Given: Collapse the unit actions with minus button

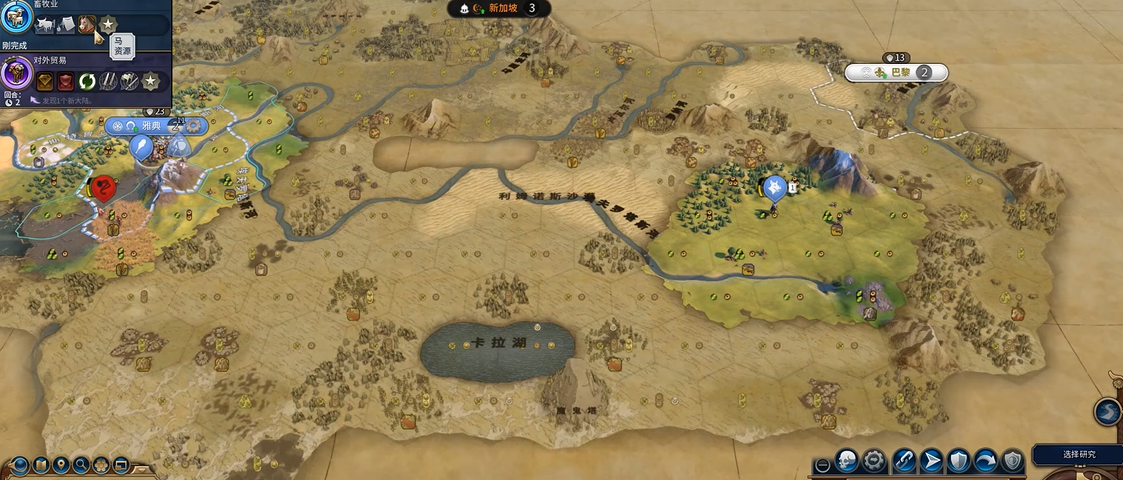Looking at the screenshot, I should click(x=822, y=465).
